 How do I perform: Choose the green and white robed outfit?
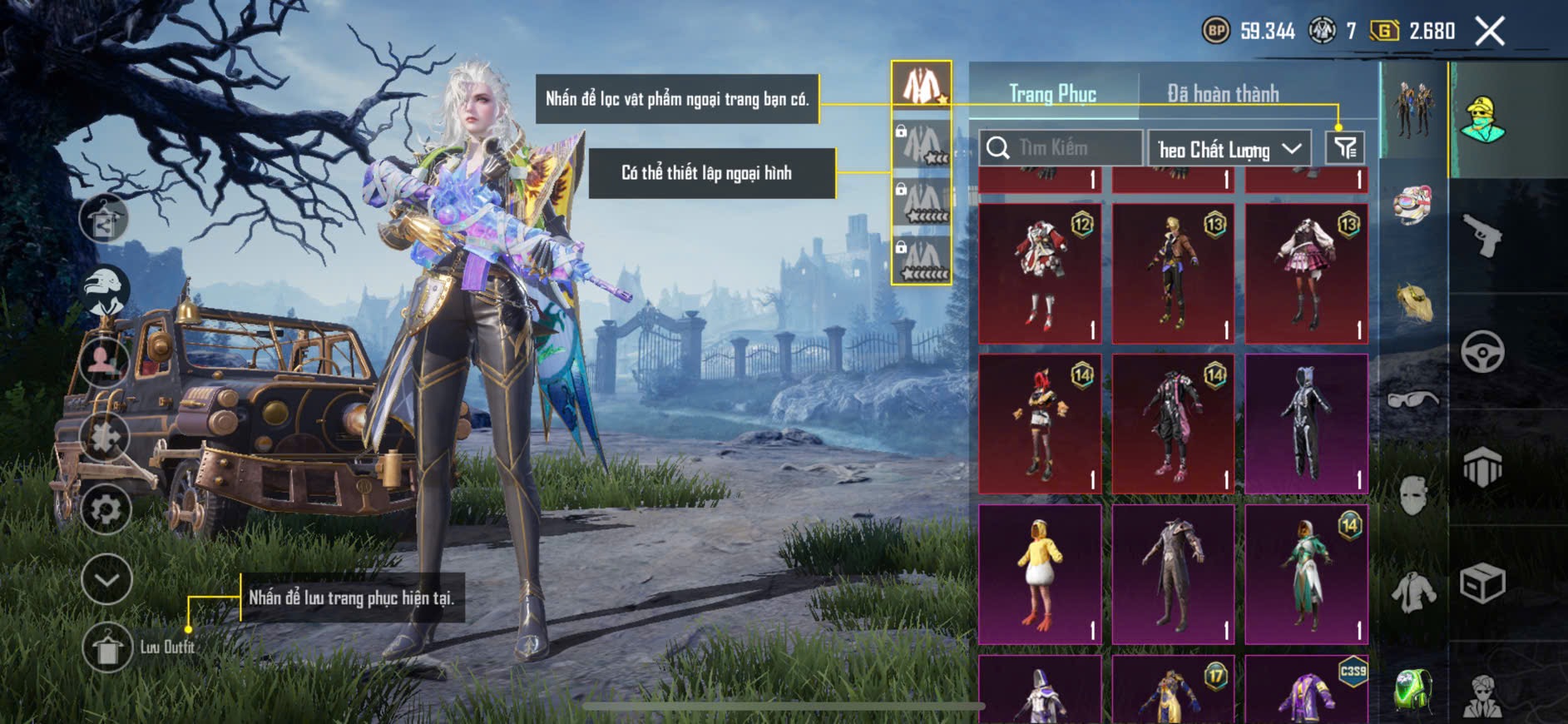1306,573
